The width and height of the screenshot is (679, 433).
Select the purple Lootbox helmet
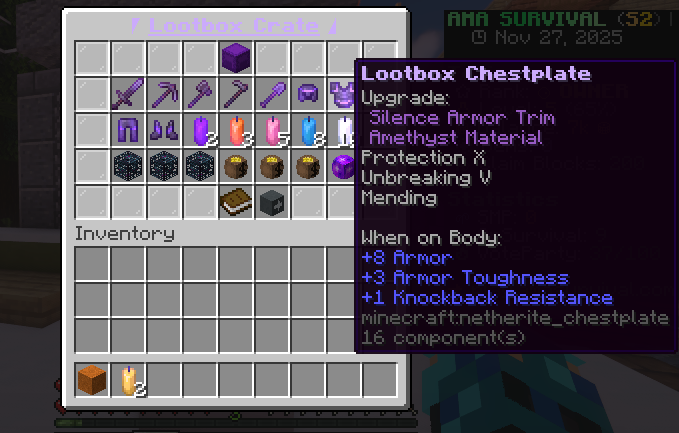[308, 94]
